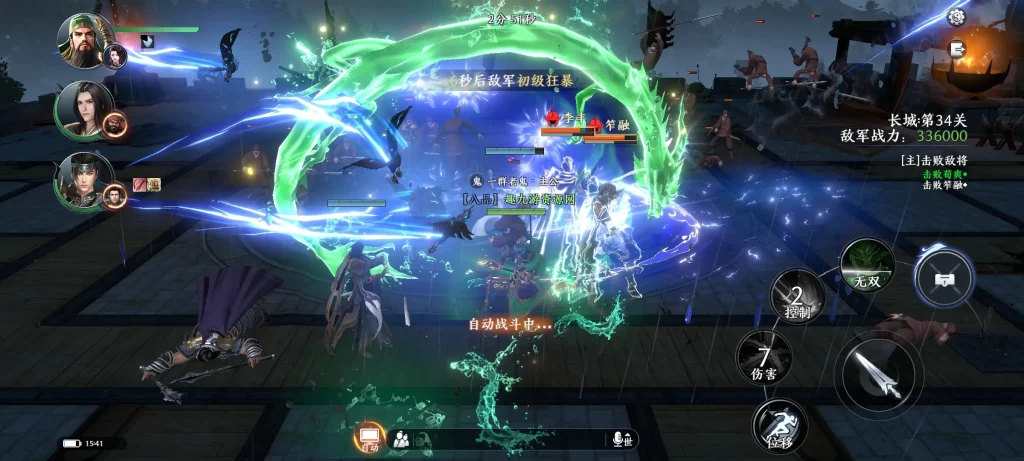The height and width of the screenshot is (461, 1024).
Task: Use the 控制 control skill
Action: [x=797, y=297]
